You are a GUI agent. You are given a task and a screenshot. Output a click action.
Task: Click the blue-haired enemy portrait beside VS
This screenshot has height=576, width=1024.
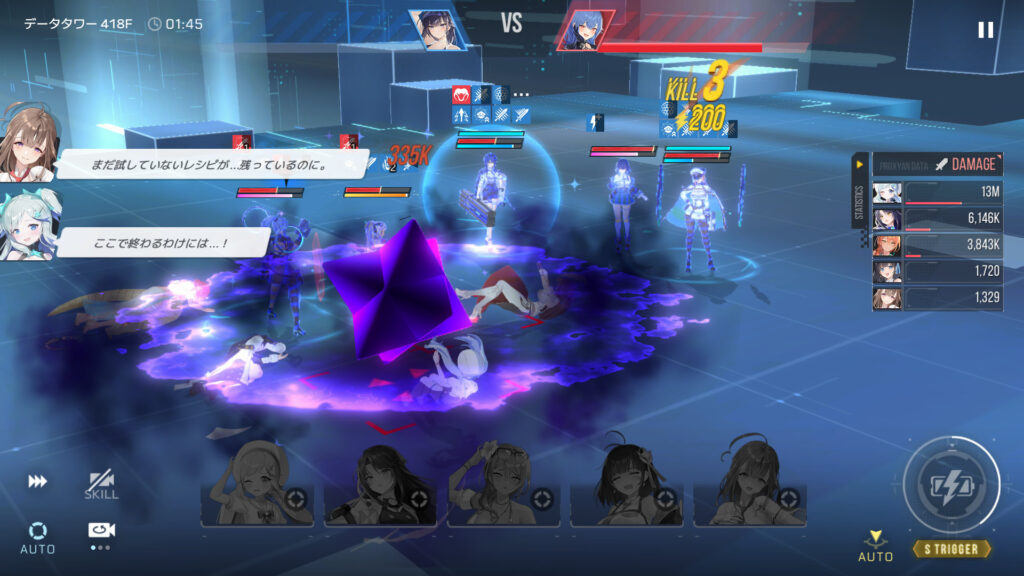coord(583,30)
